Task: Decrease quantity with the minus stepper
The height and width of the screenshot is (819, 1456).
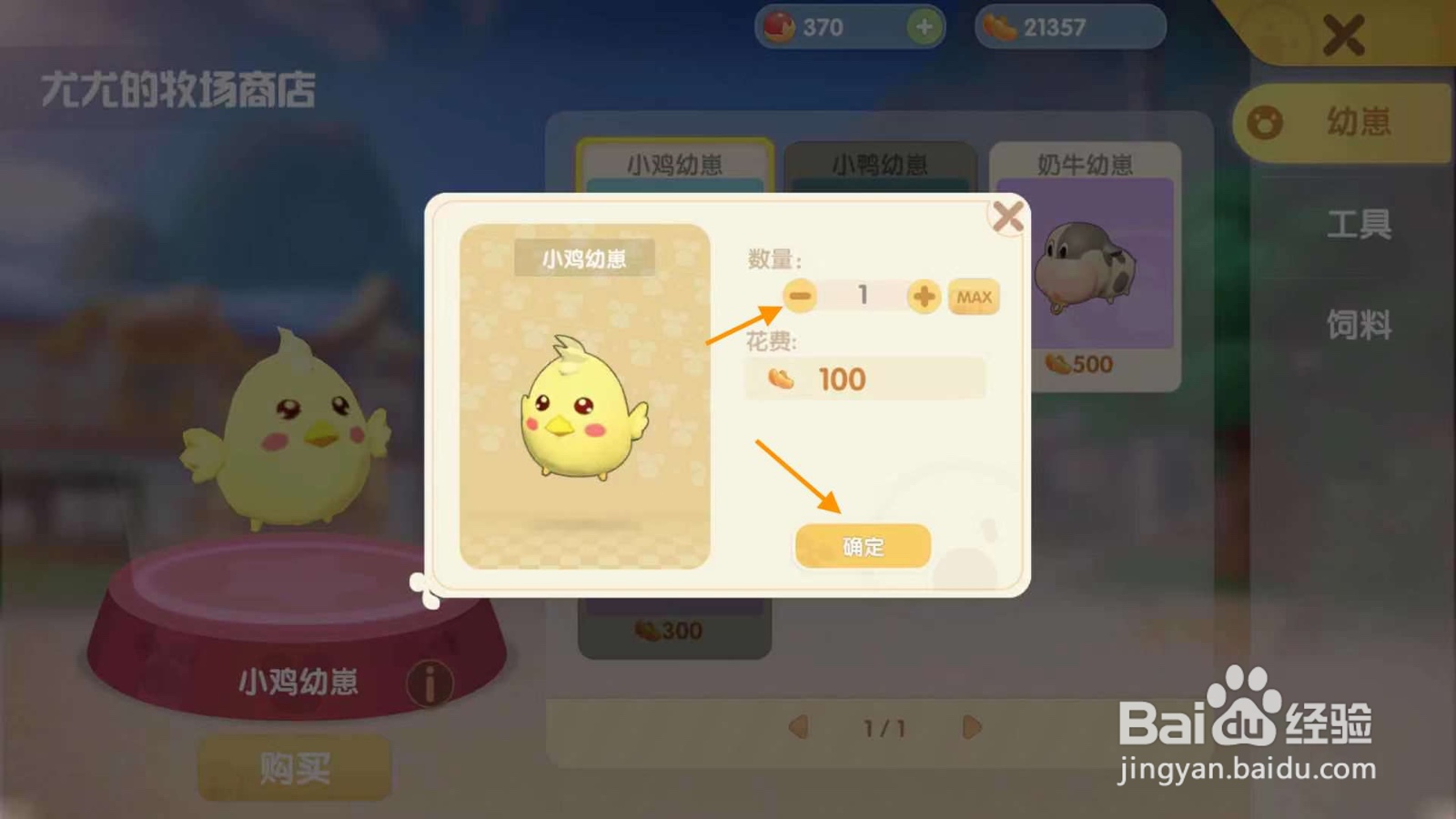Action: click(x=799, y=296)
